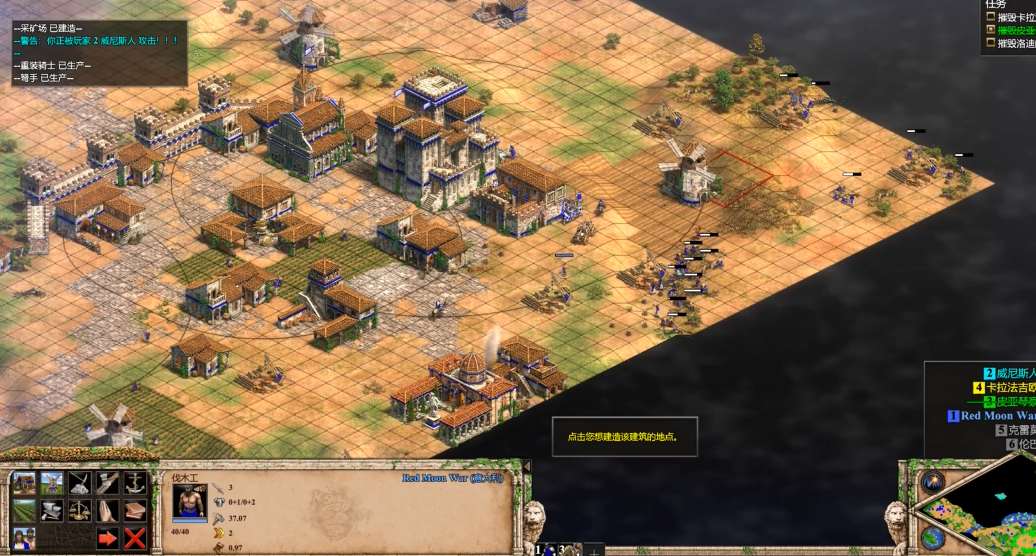Select the Market scales icon

(x=80, y=511)
